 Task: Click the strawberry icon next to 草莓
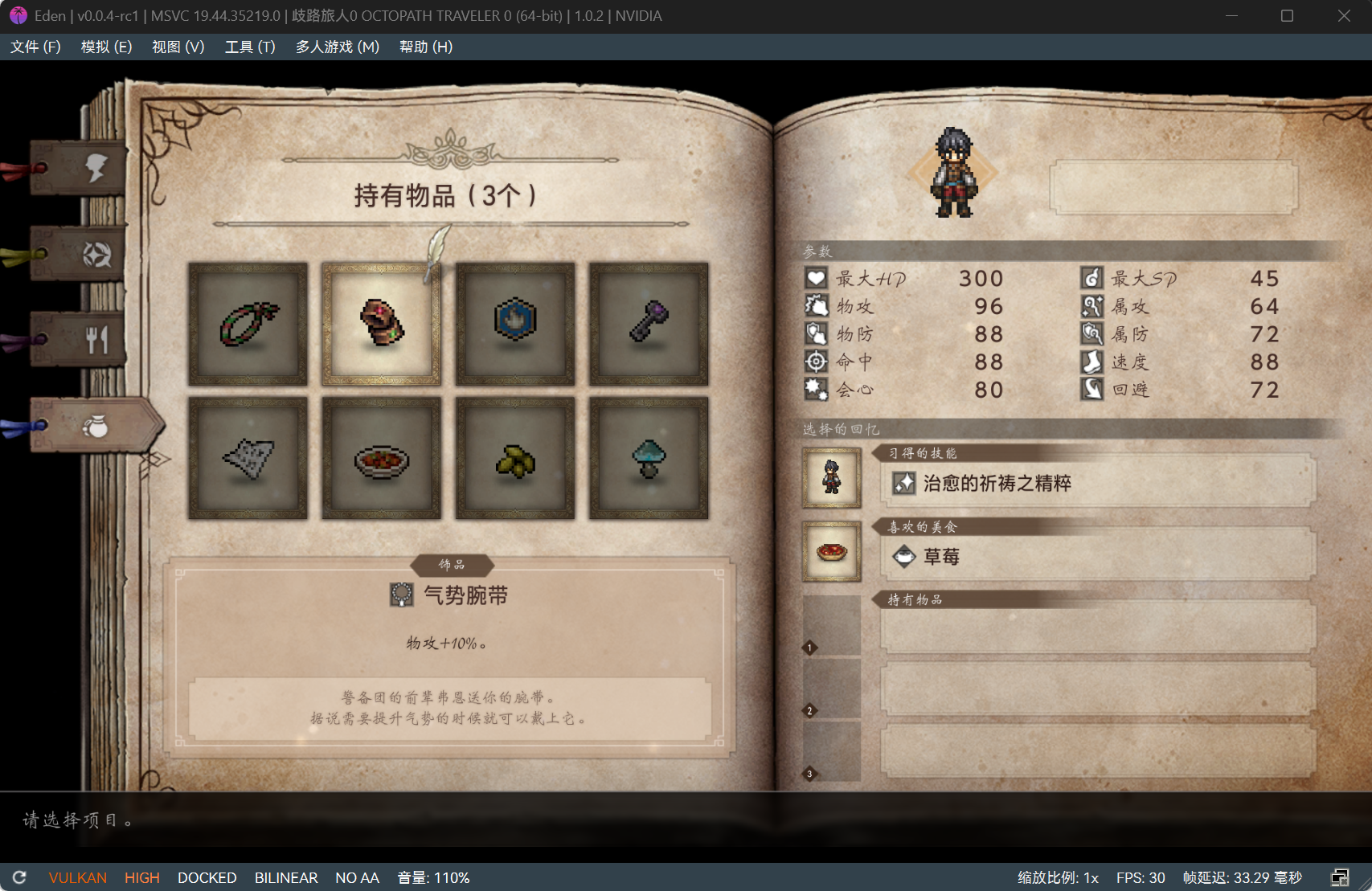point(903,556)
